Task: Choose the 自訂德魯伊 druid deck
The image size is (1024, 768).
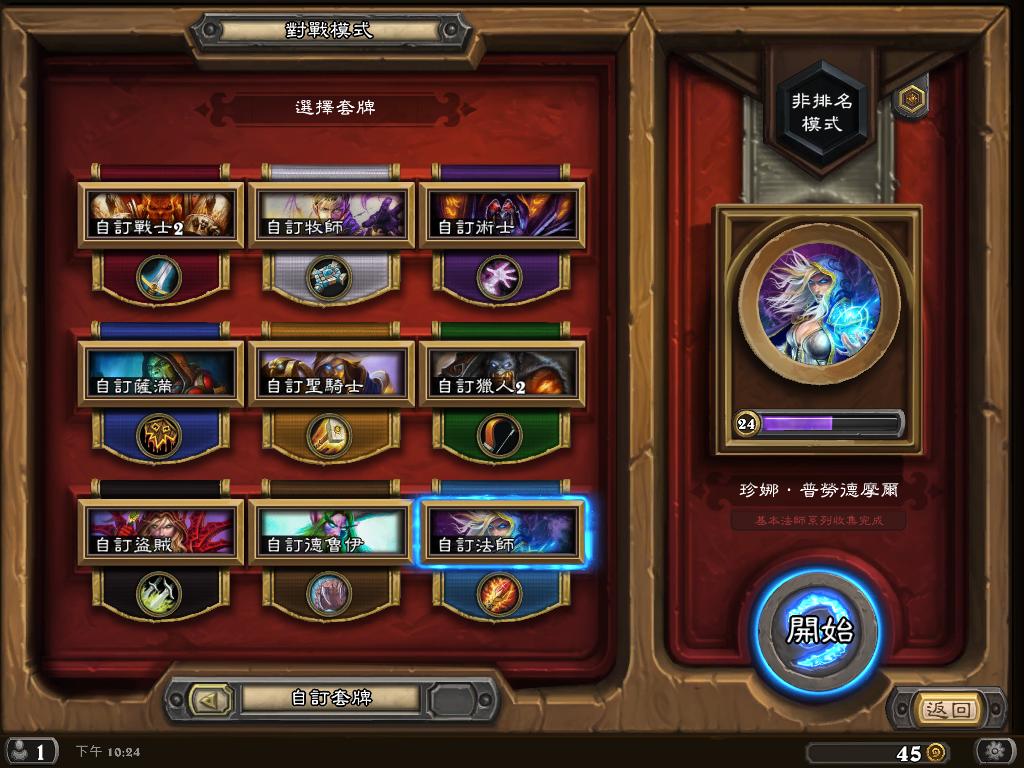Action: pyautogui.click(x=331, y=532)
